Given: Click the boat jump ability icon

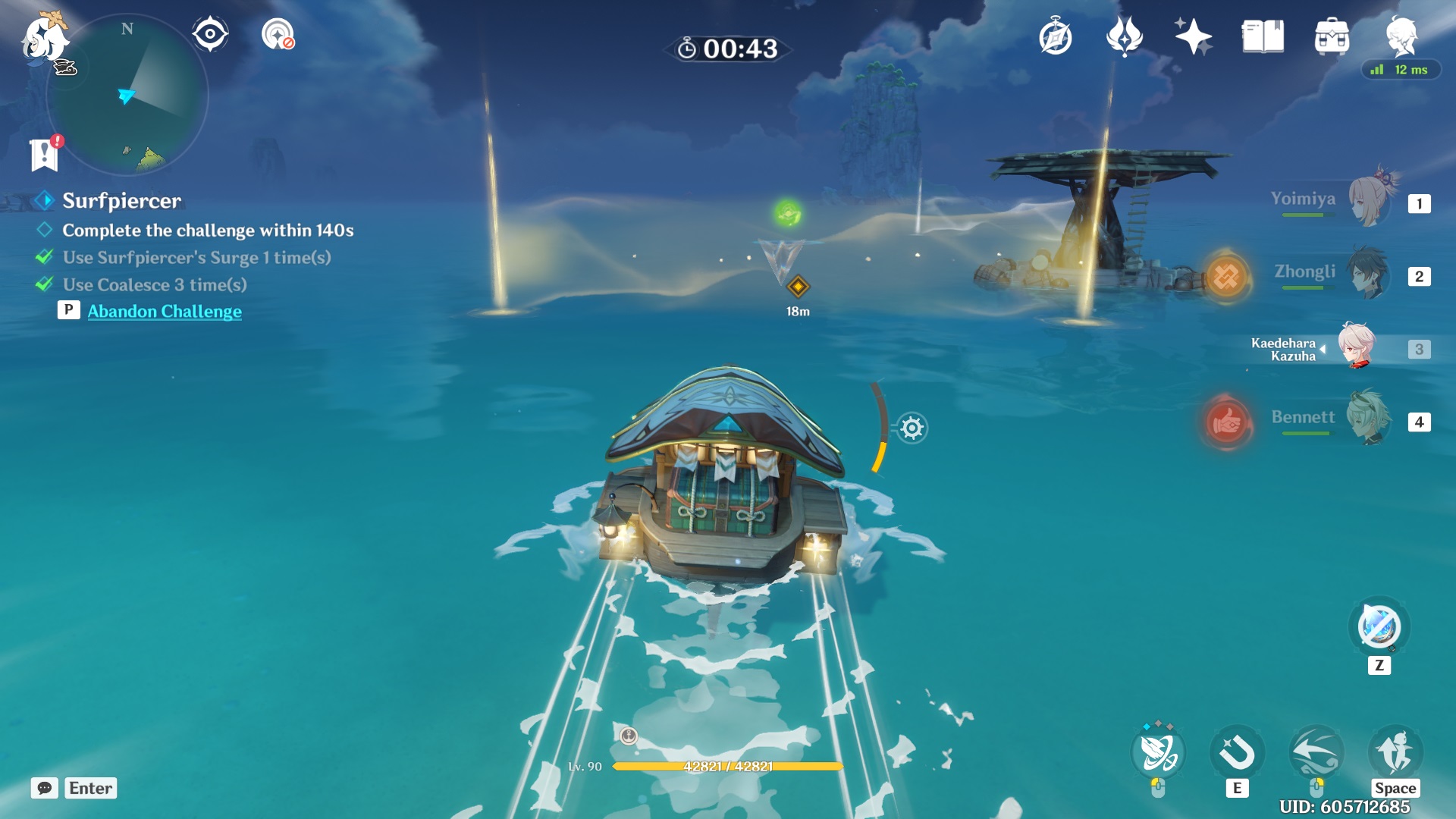Looking at the screenshot, I should point(1395,752).
